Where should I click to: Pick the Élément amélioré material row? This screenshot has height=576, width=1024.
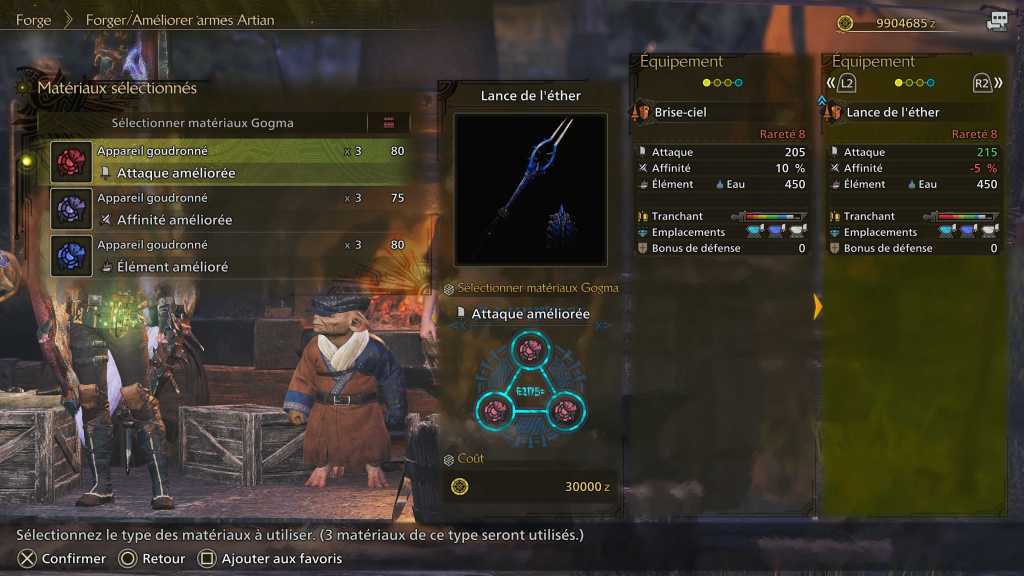click(x=230, y=256)
